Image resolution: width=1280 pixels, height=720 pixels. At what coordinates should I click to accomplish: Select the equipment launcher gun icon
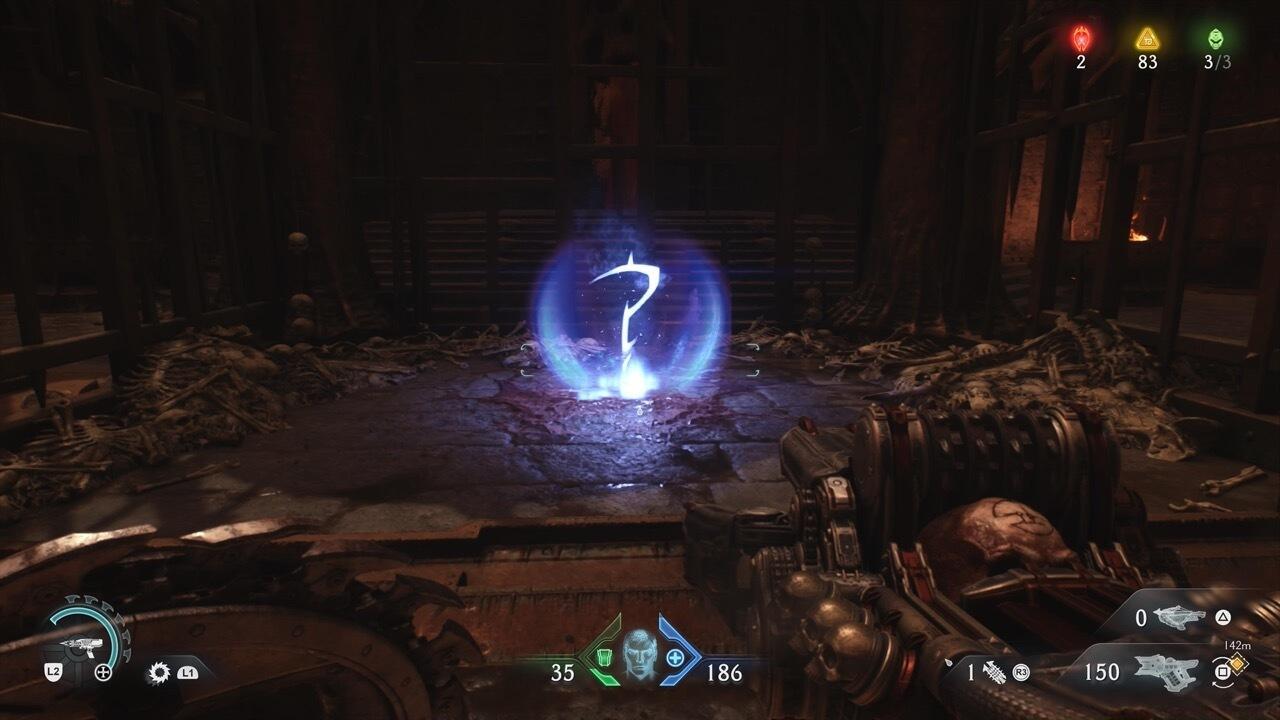pyautogui.click(x=76, y=632)
